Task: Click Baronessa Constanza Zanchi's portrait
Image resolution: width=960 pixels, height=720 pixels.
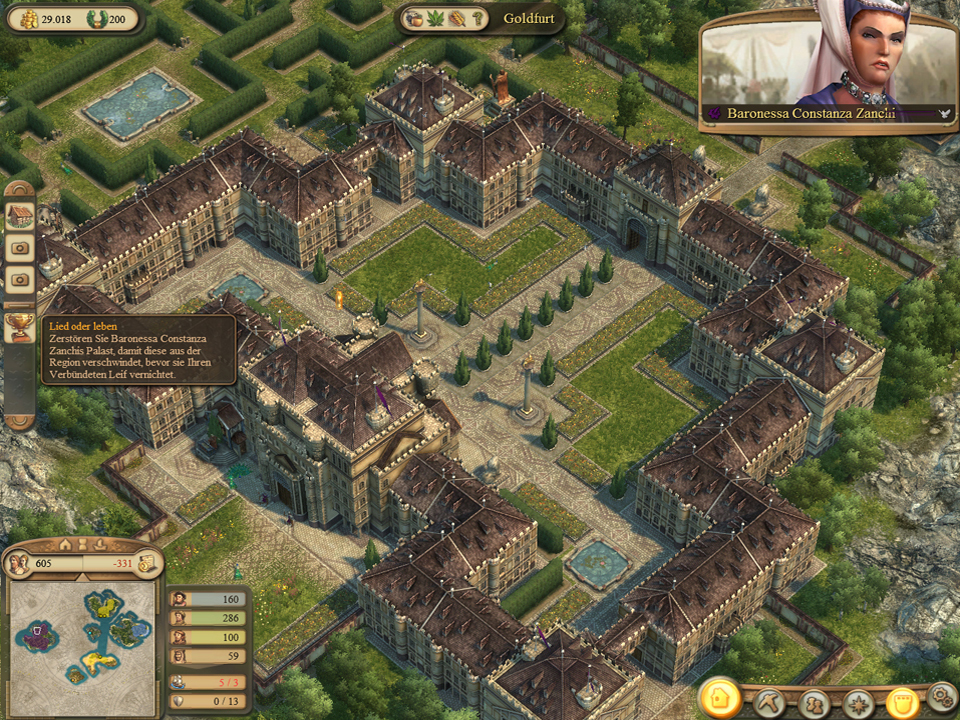Action: [x=830, y=62]
